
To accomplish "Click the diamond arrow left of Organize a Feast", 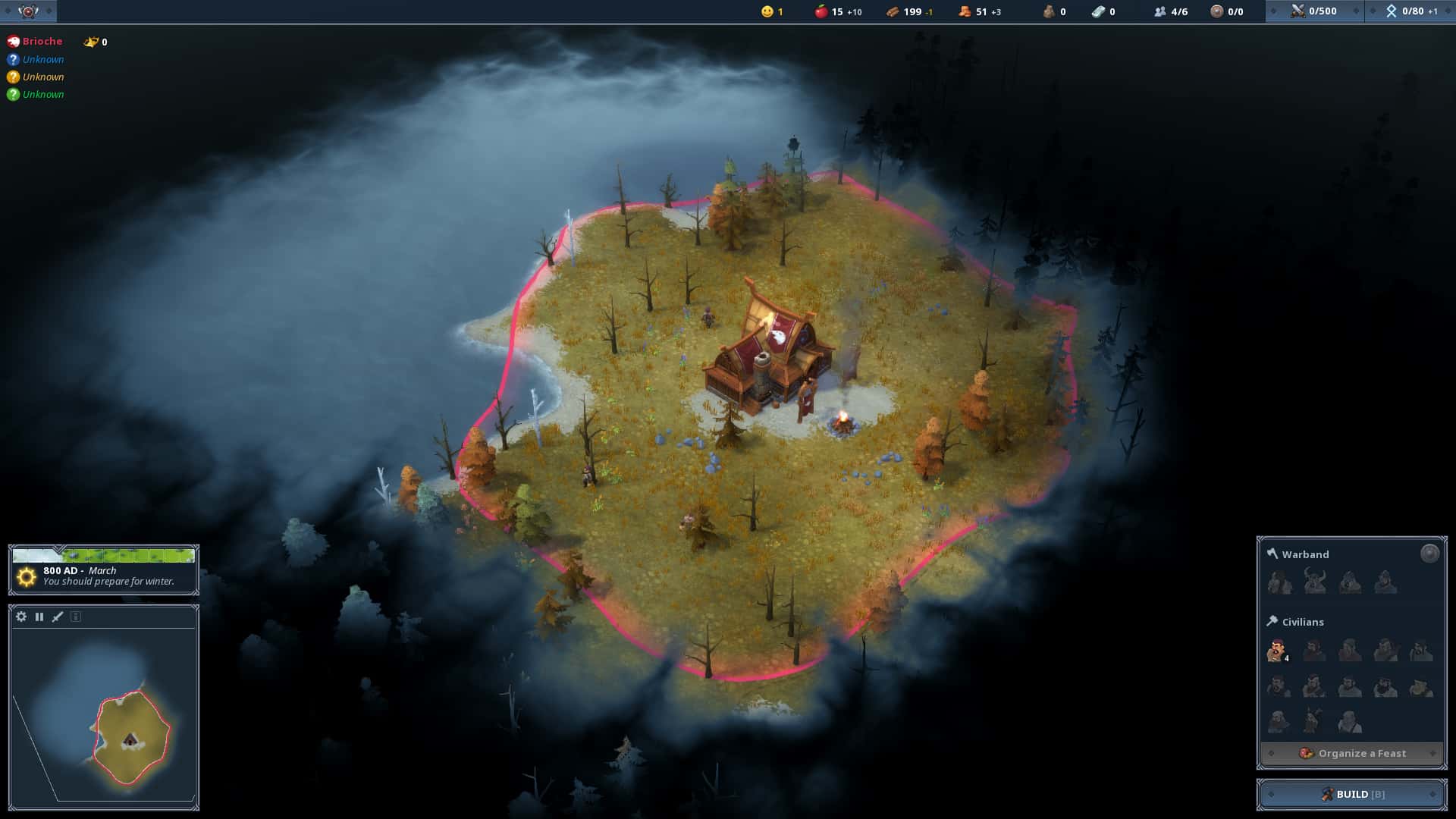I will pos(1272,753).
